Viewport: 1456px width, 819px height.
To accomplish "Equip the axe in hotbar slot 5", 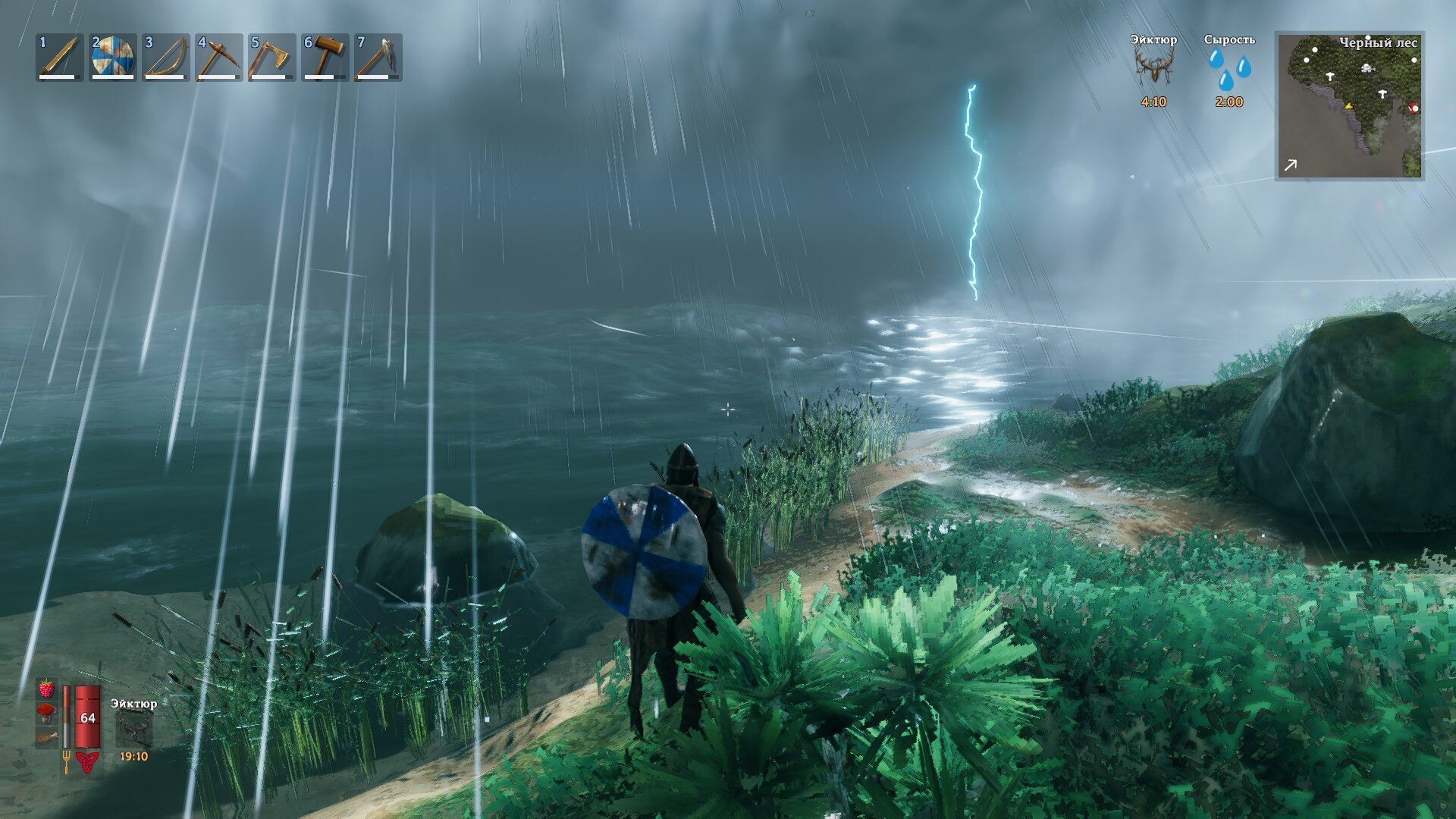I will click(271, 58).
